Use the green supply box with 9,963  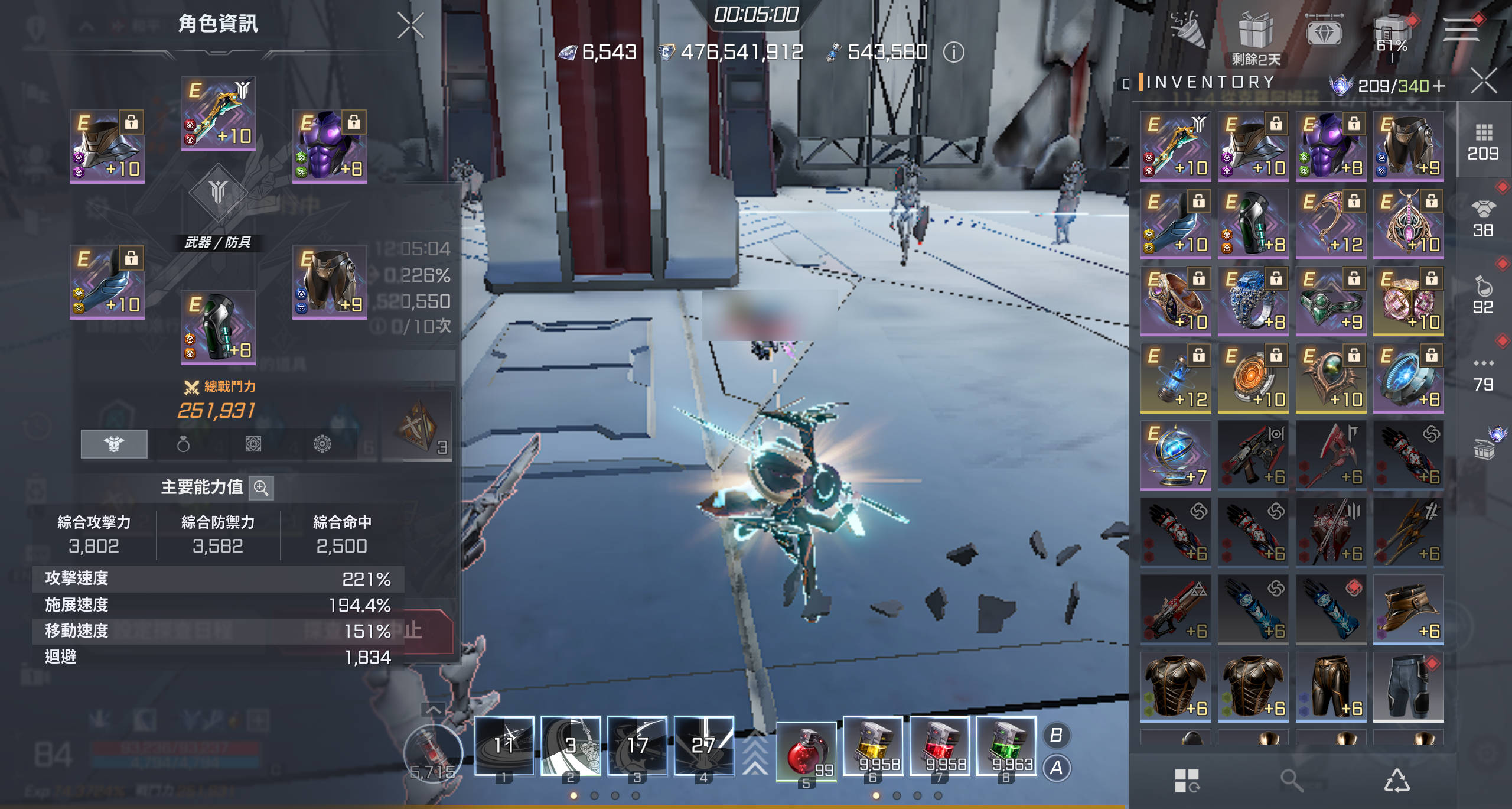pos(1006,747)
